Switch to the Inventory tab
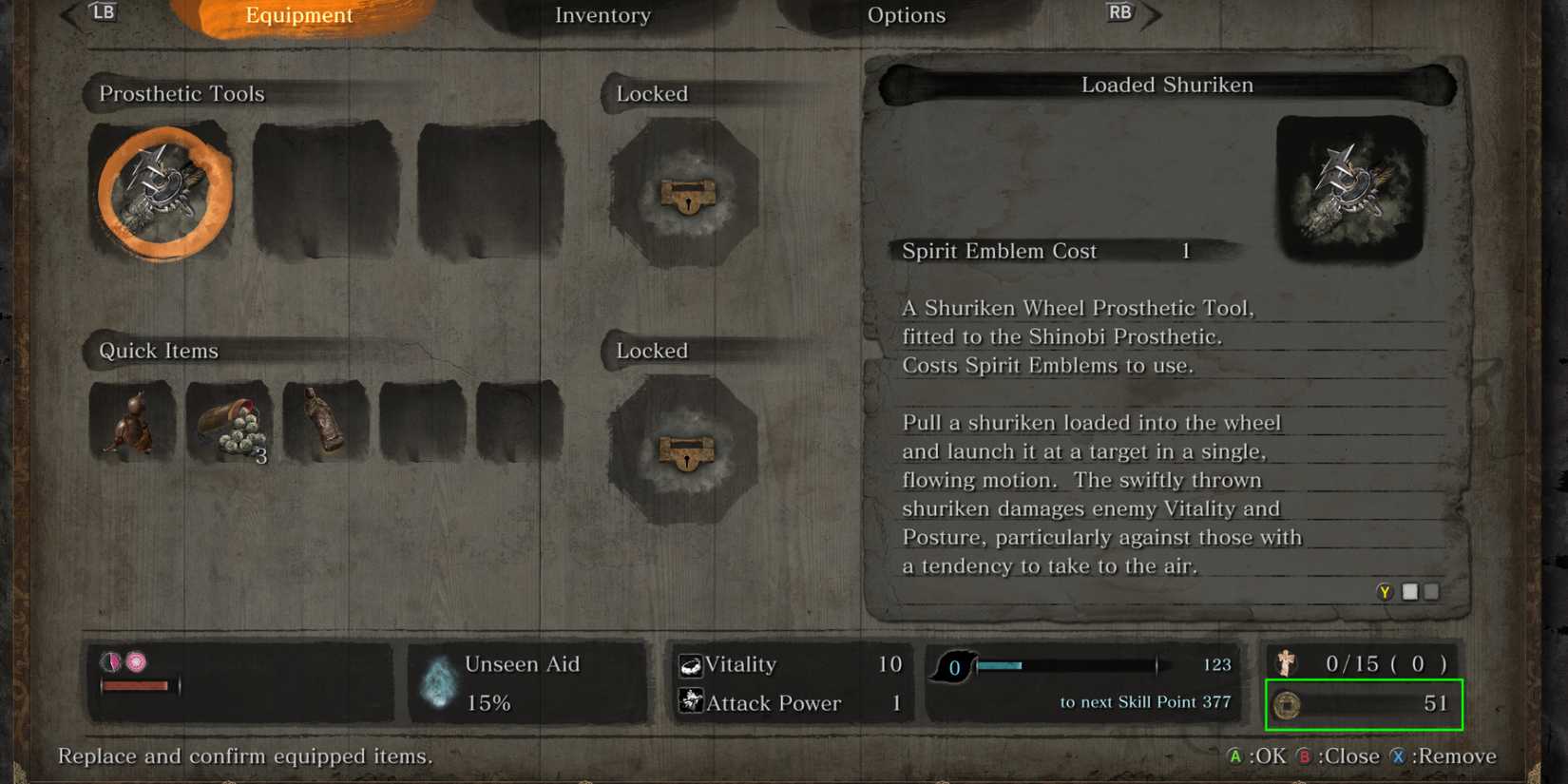The height and width of the screenshot is (784, 1568). (x=602, y=15)
